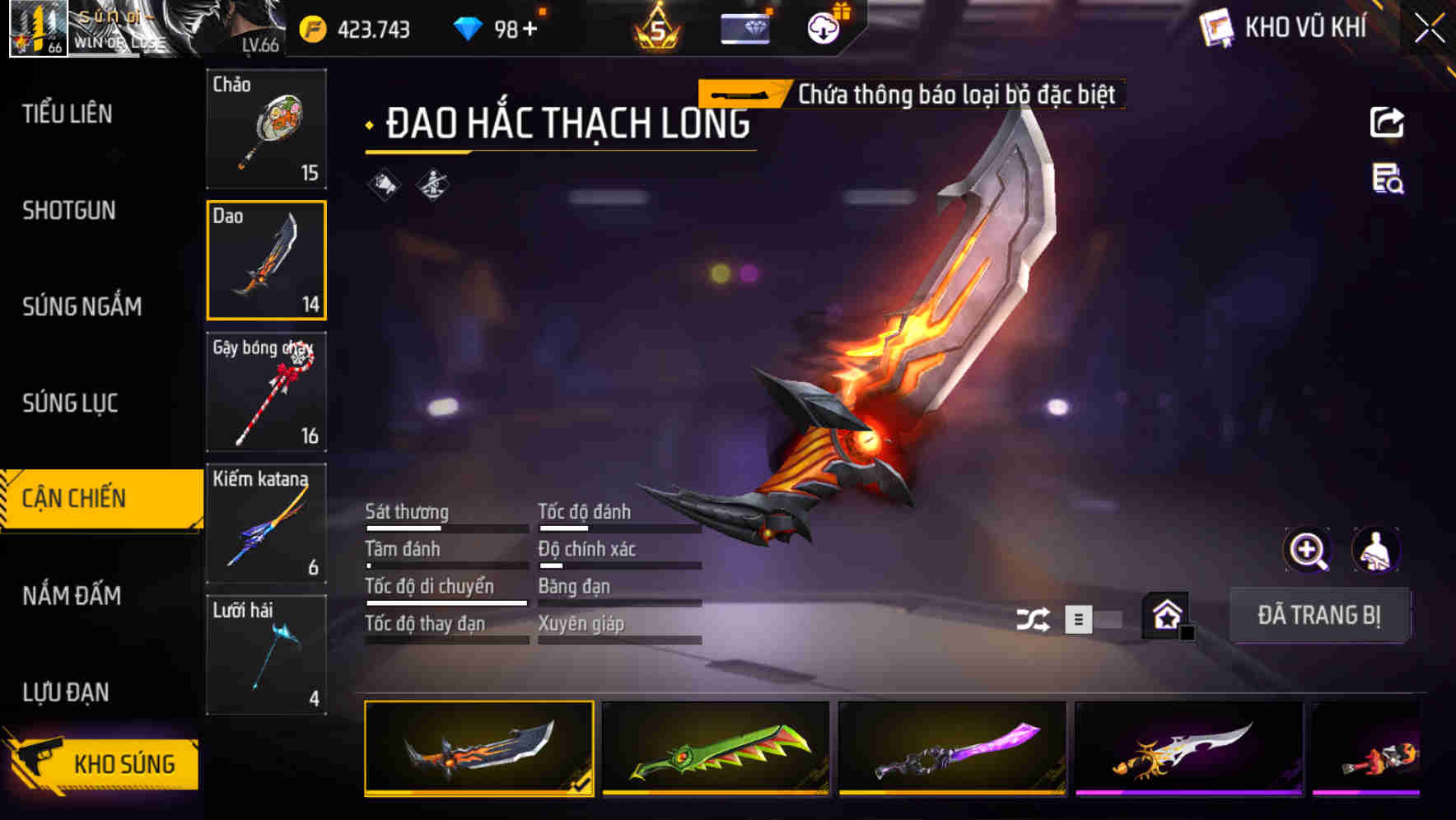Screen dimensions: 1456x820
Task: Select the Kiếm katana weapon thumbnail
Action: tap(266, 522)
